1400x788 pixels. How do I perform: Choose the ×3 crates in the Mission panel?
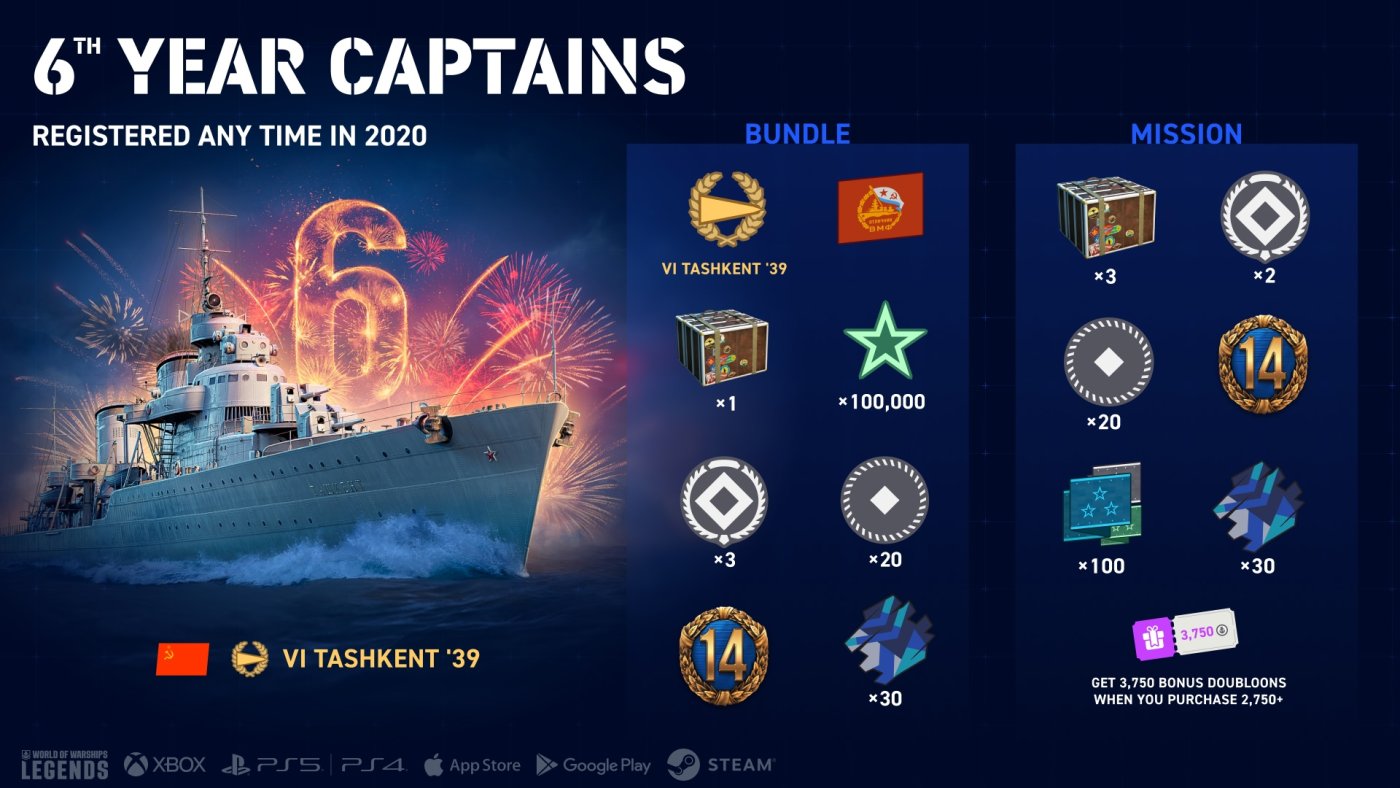coord(1105,218)
